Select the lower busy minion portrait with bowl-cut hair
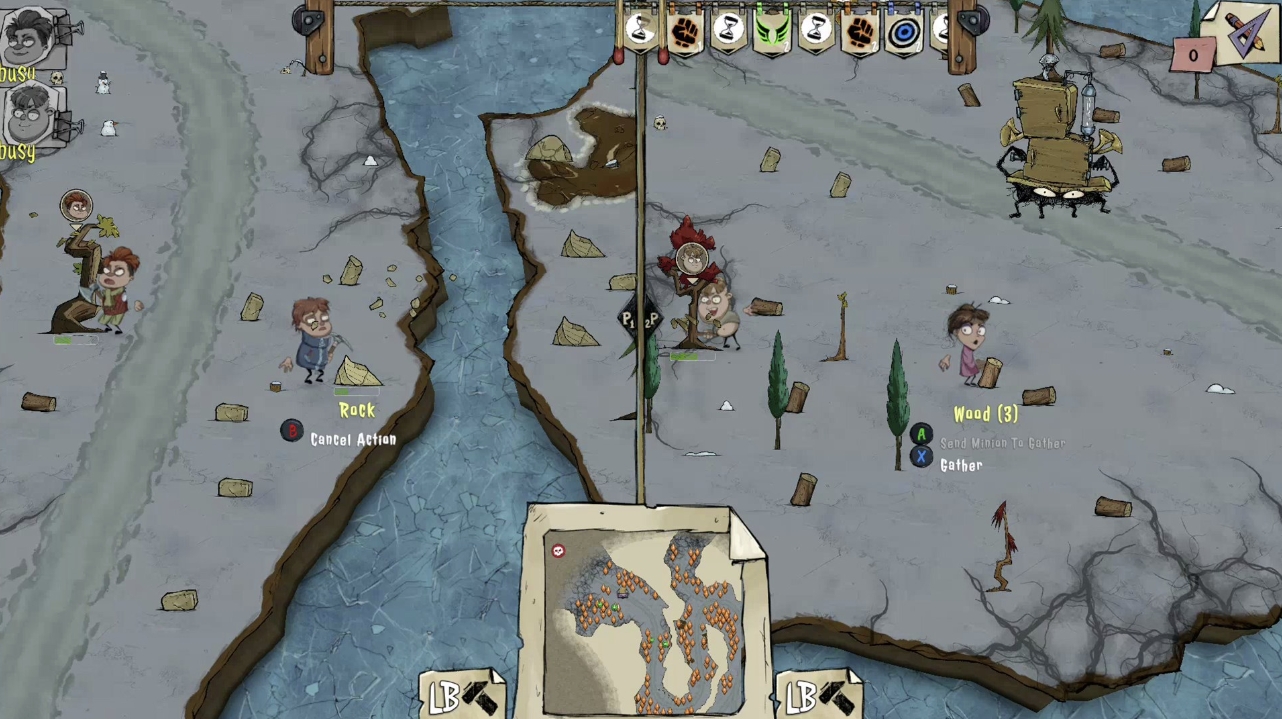This screenshot has width=1282, height=719. point(32,112)
